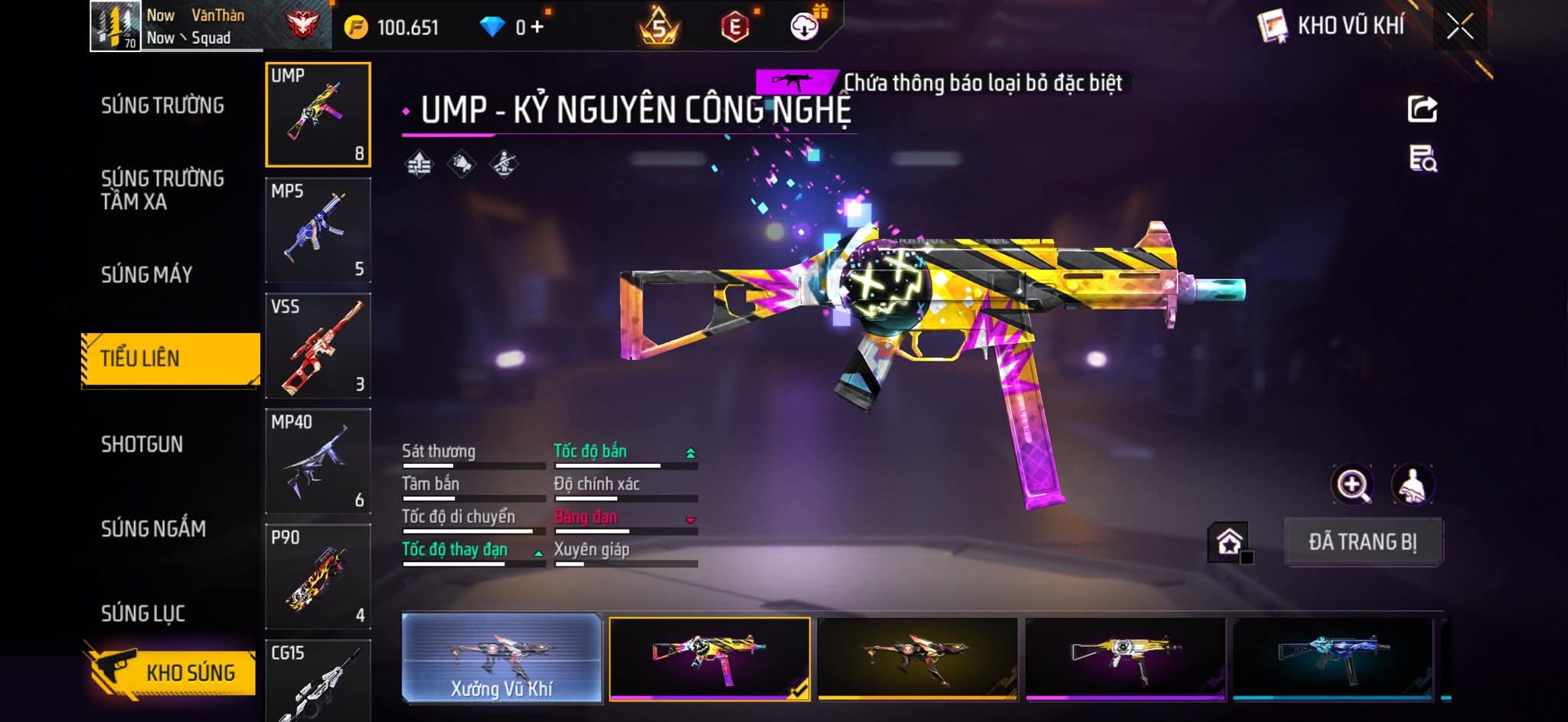Image resolution: width=1568 pixels, height=722 pixels.
Task: Add diamonds with the plus button
Action: [537, 28]
